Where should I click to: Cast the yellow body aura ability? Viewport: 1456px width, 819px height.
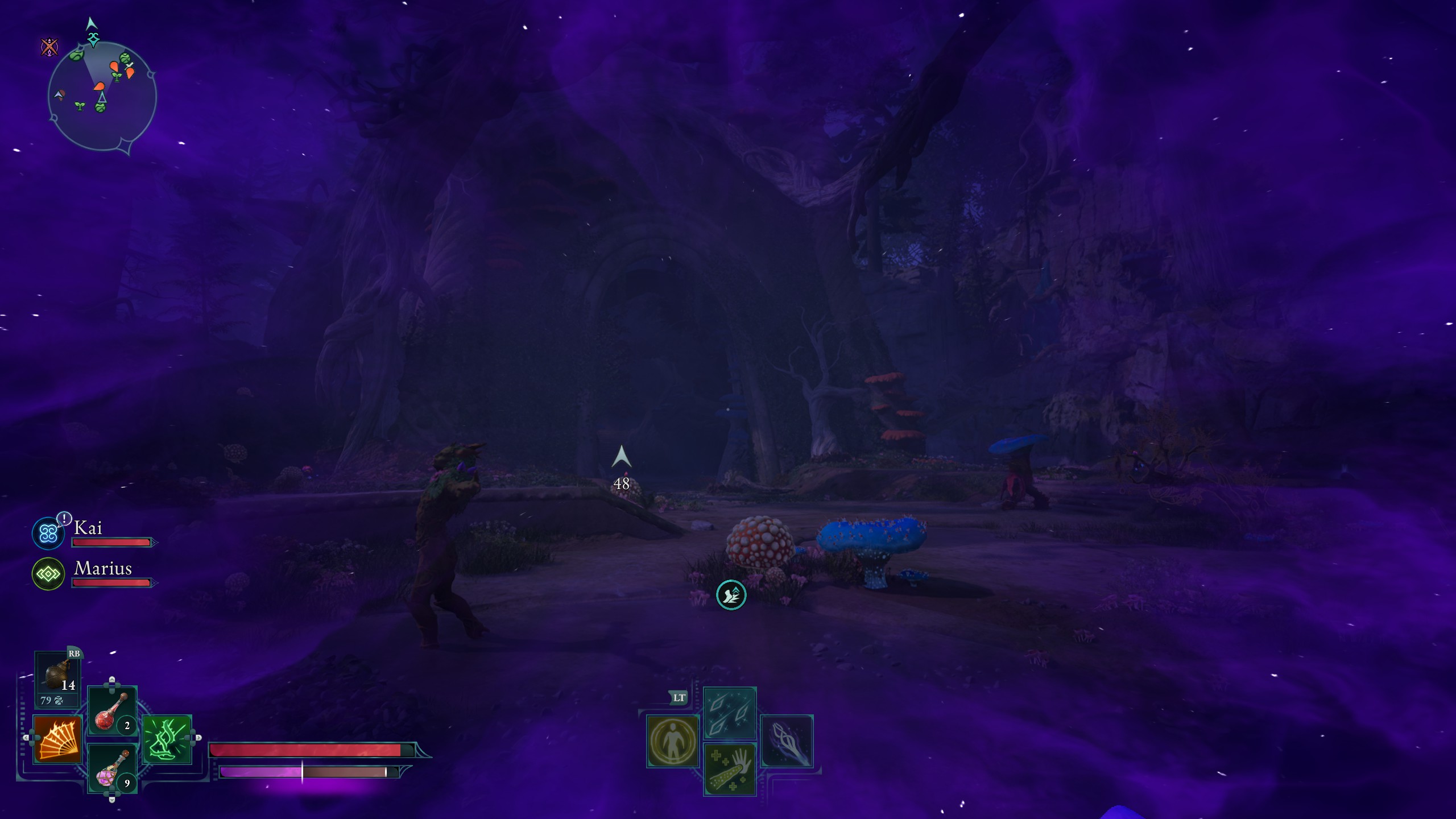click(673, 741)
